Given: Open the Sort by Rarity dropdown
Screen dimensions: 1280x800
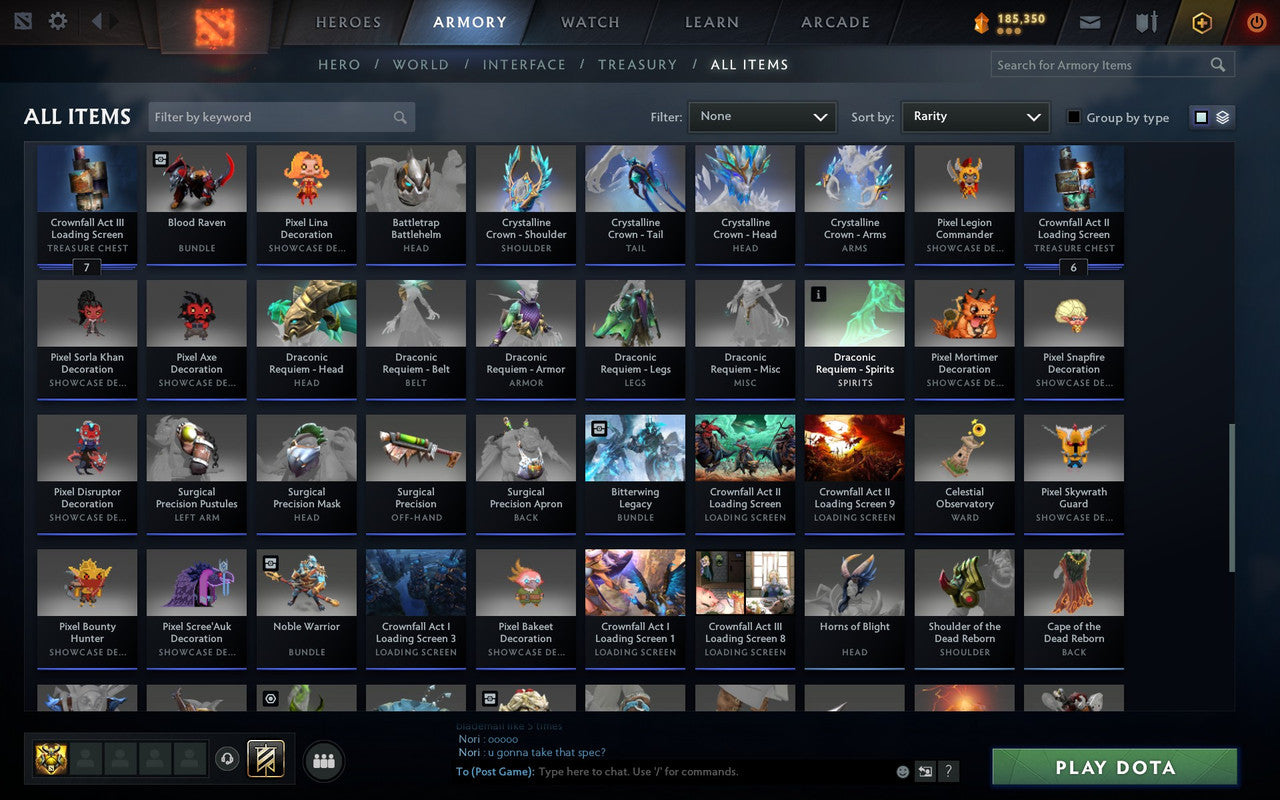Looking at the screenshot, I should (975, 117).
